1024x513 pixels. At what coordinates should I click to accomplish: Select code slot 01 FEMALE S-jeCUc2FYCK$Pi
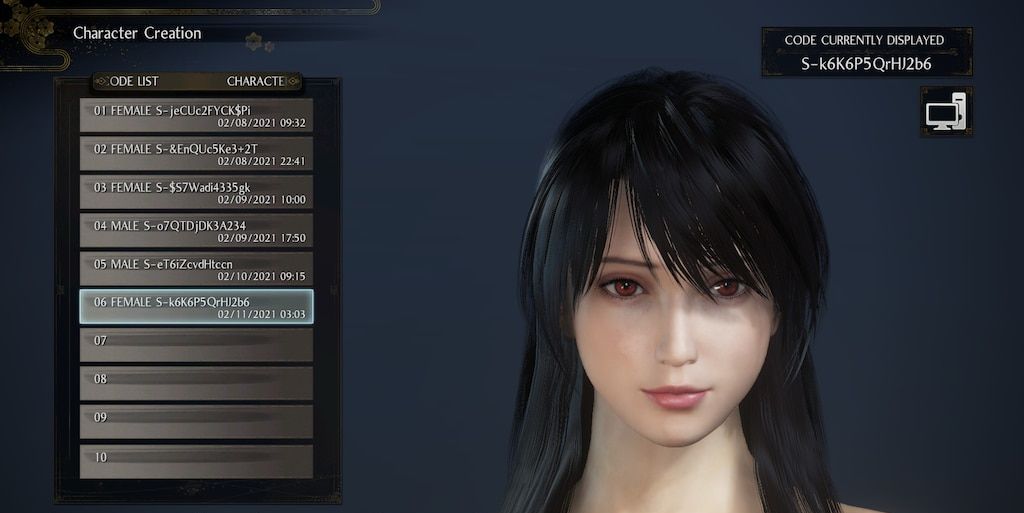196,115
